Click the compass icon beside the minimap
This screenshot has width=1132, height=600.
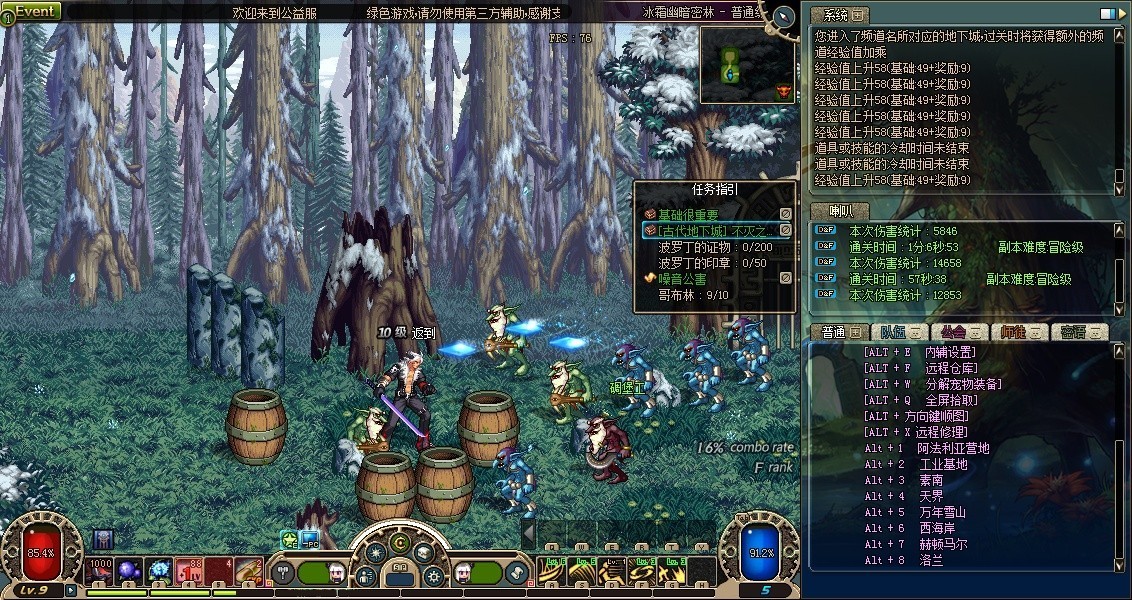coord(784,17)
